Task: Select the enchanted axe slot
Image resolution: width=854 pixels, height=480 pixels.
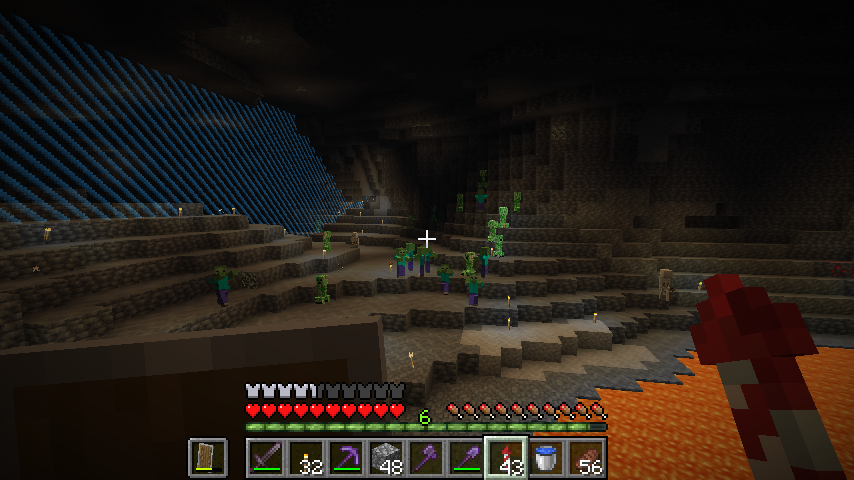Action: (x=426, y=458)
